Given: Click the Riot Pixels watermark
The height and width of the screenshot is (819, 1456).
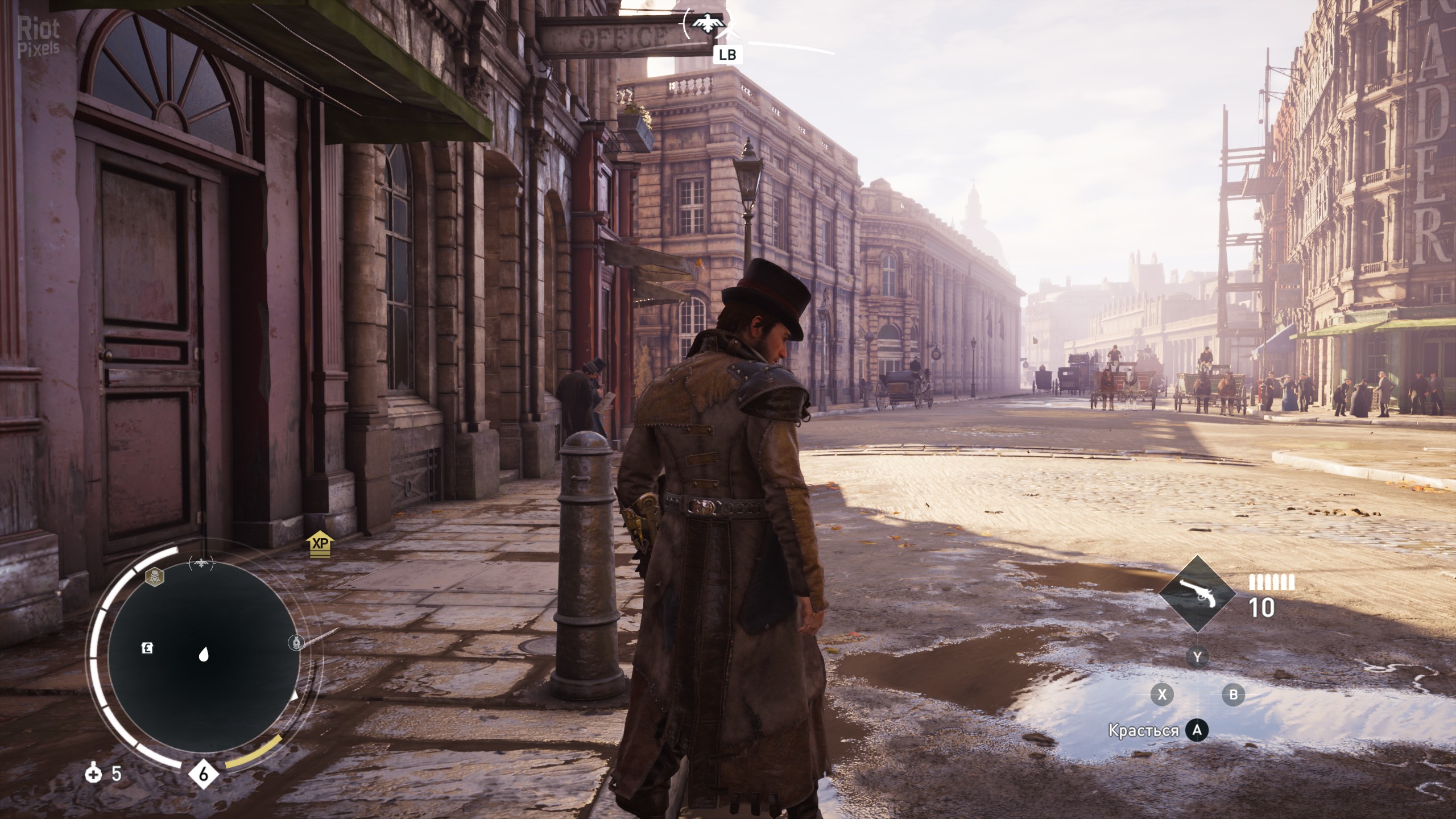Looking at the screenshot, I should [38, 36].
